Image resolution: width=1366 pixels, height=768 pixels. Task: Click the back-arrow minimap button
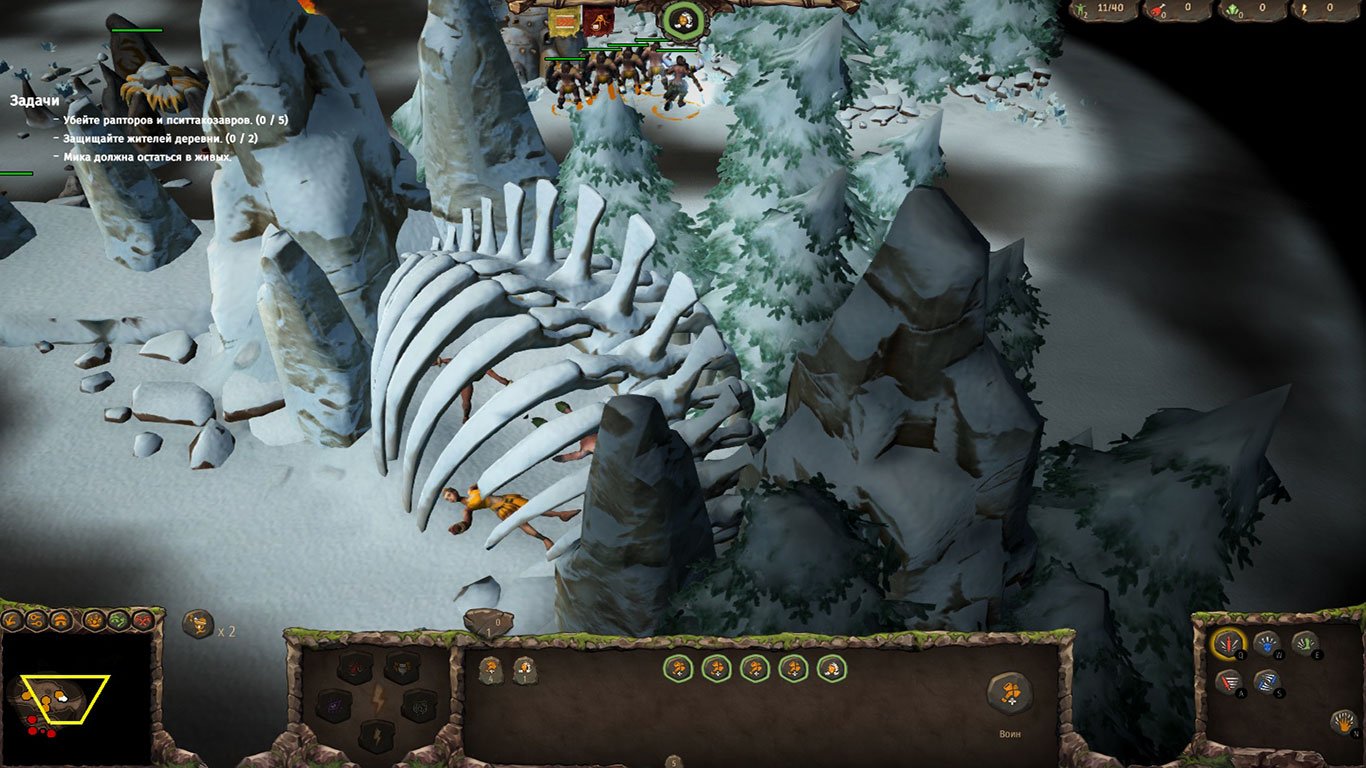click(x=13, y=620)
